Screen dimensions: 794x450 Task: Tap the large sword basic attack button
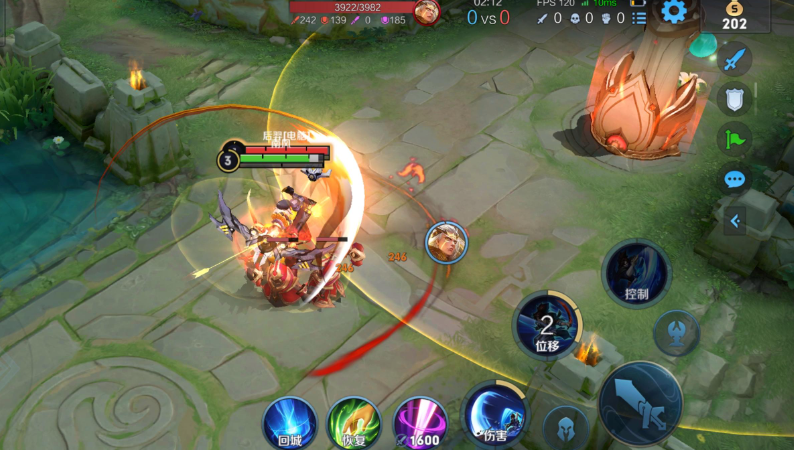640,402
